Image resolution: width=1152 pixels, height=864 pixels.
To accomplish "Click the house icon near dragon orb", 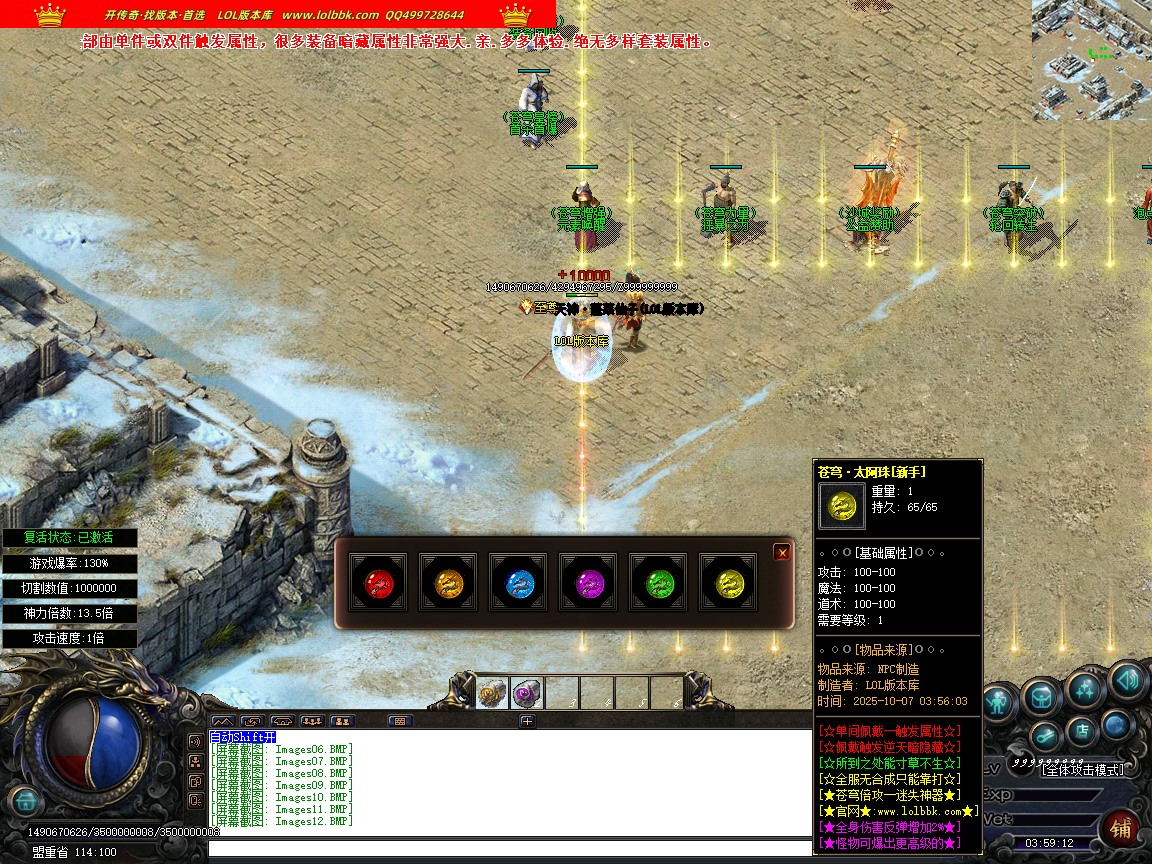I will (24, 800).
